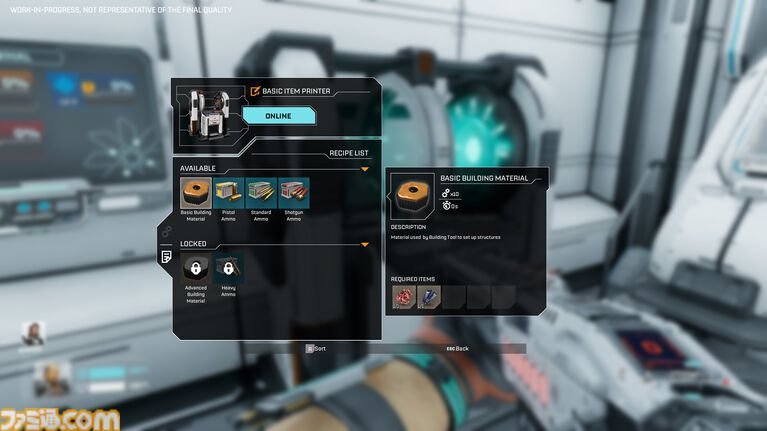Pick the Standard Ammo recipe
This screenshot has height=431, width=767.
point(261,194)
